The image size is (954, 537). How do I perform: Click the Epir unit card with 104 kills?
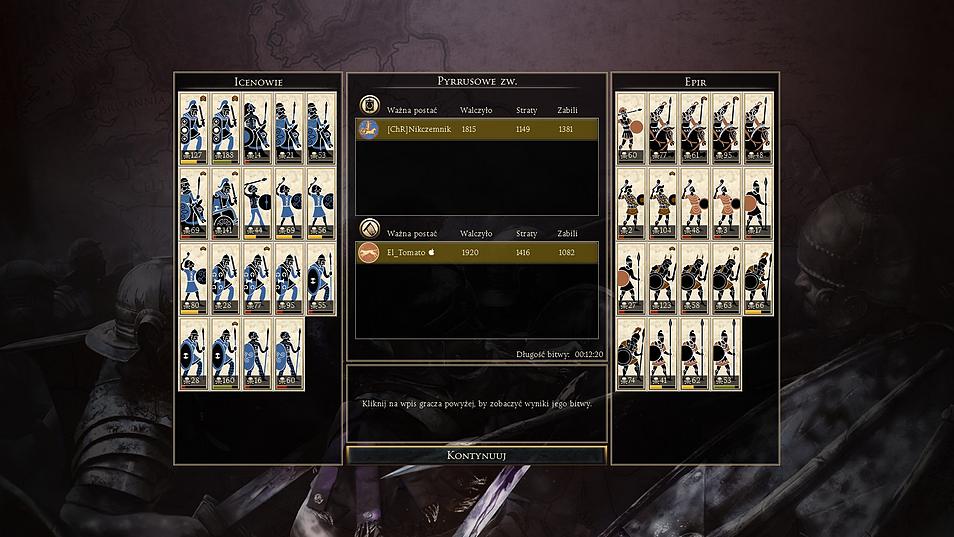662,203
